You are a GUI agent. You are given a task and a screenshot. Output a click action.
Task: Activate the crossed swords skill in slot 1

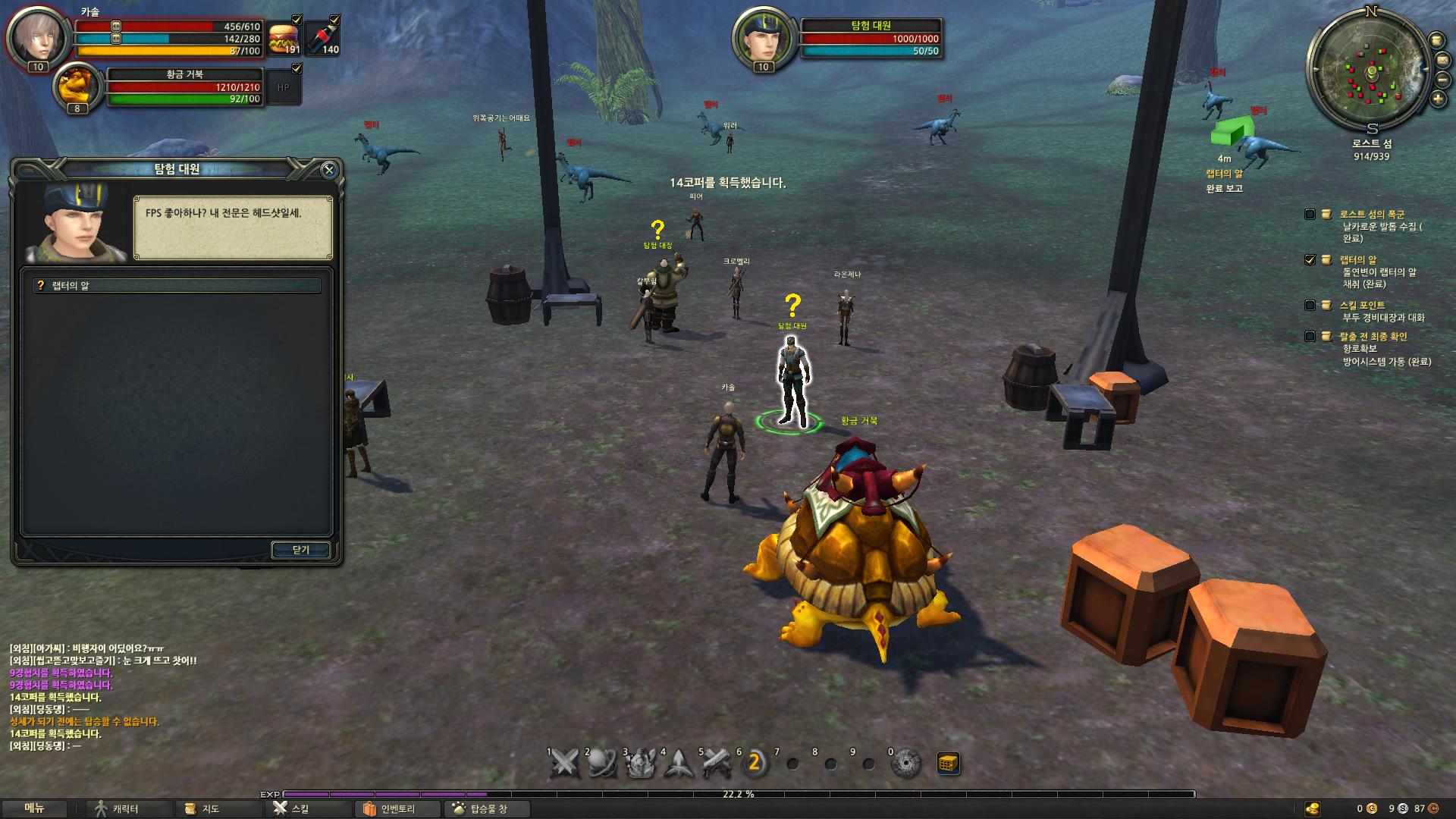click(565, 764)
